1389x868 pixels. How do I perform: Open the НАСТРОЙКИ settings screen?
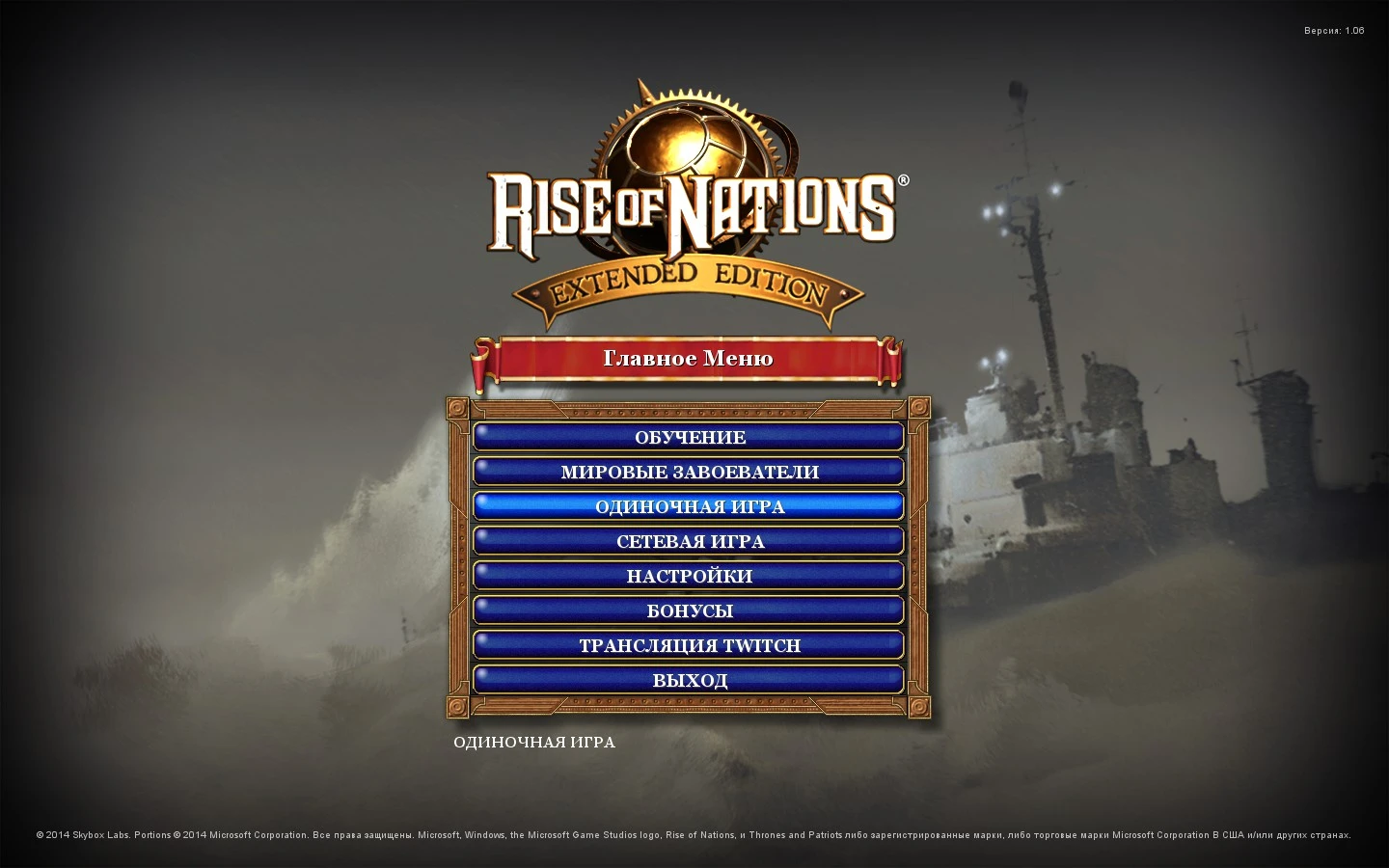689,576
